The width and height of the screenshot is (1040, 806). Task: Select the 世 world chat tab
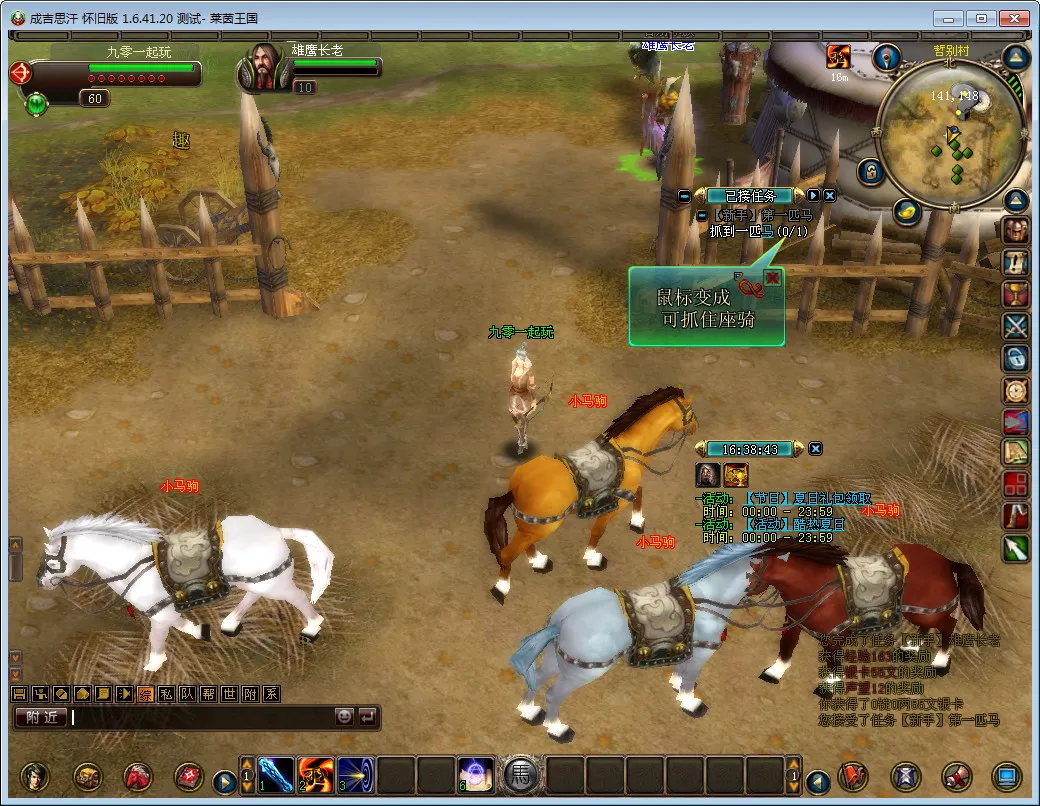tap(229, 694)
